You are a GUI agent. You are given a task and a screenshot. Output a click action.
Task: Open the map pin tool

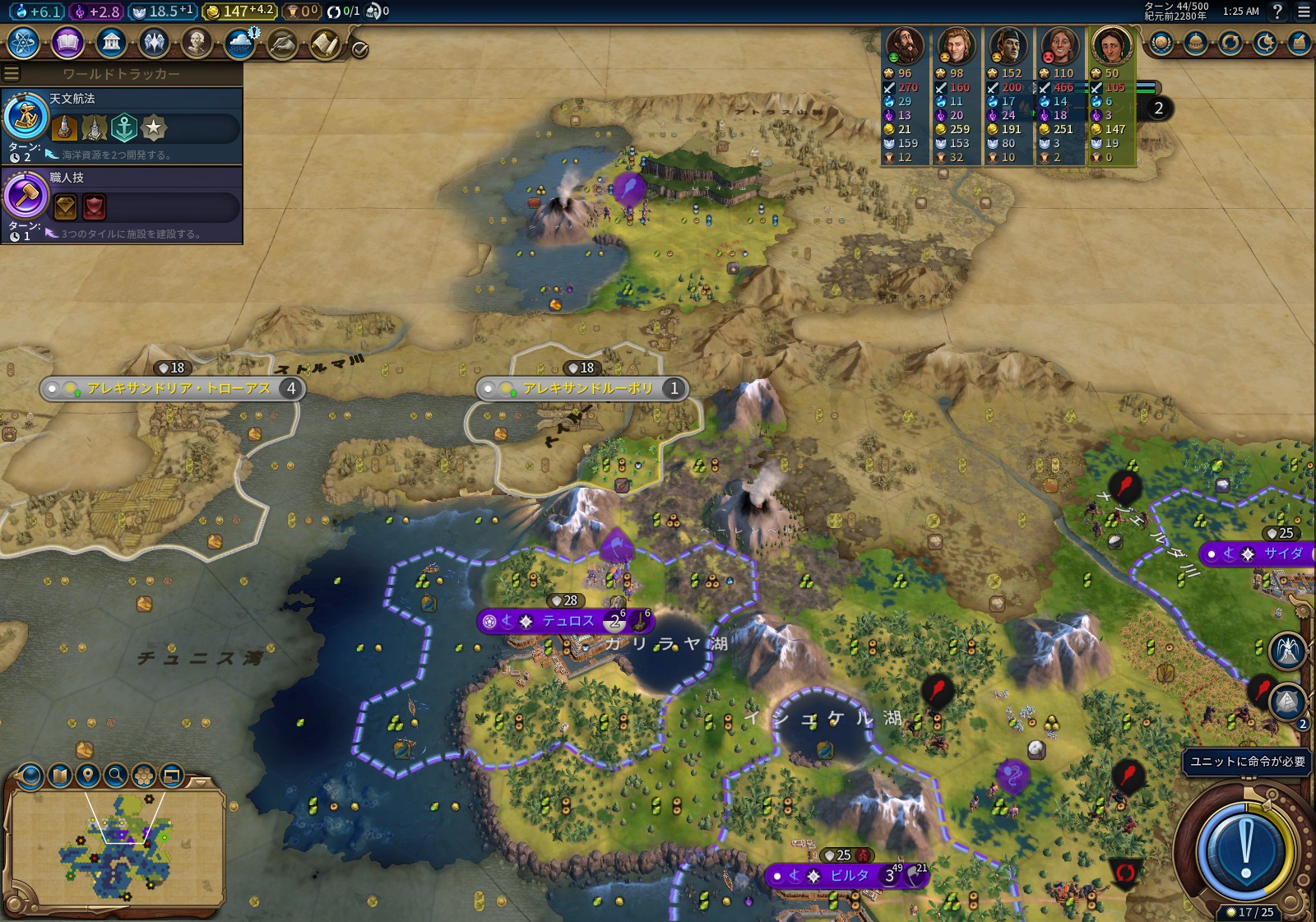point(88,775)
